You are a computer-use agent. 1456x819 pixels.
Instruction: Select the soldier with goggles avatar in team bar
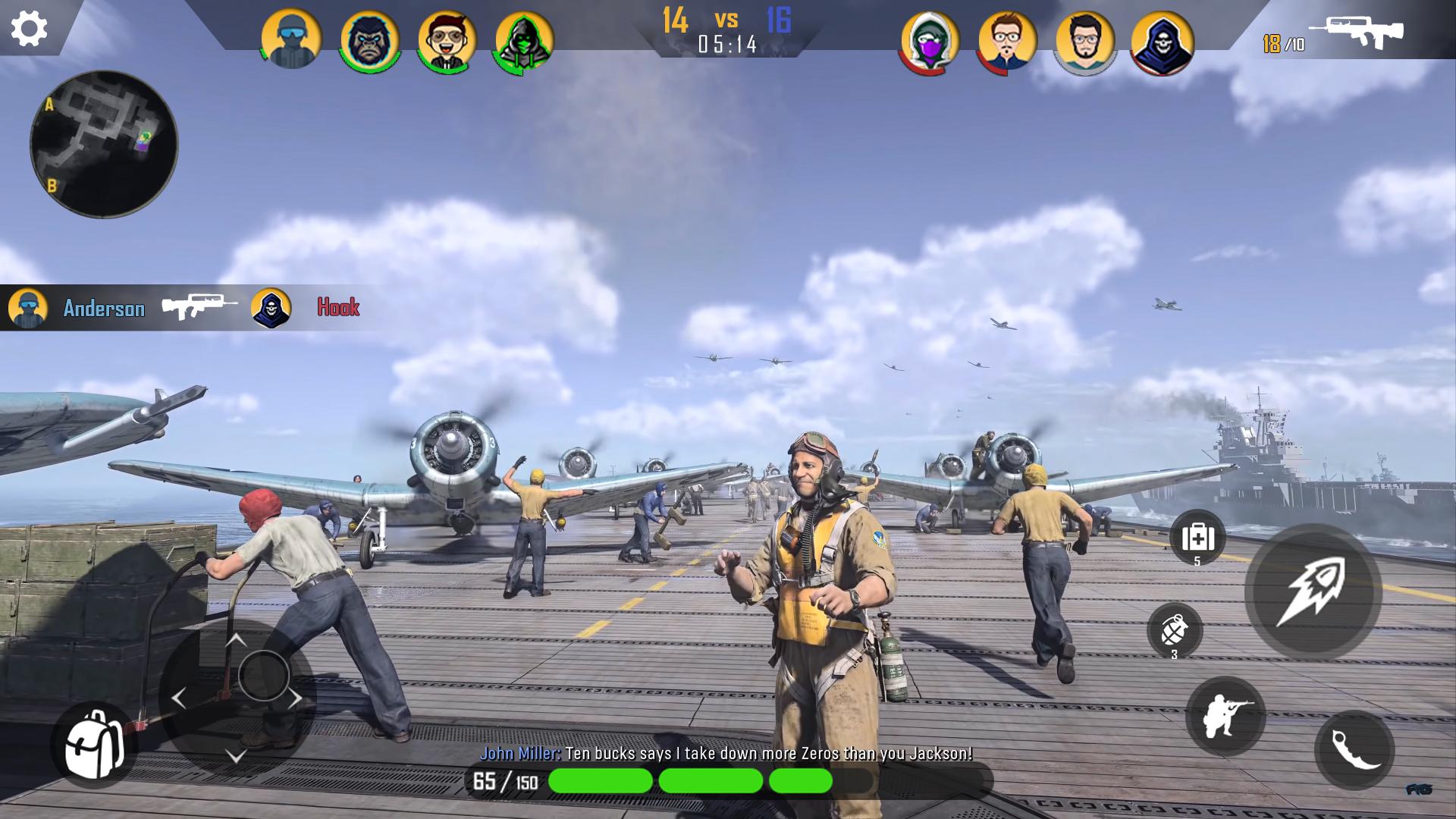(x=291, y=39)
